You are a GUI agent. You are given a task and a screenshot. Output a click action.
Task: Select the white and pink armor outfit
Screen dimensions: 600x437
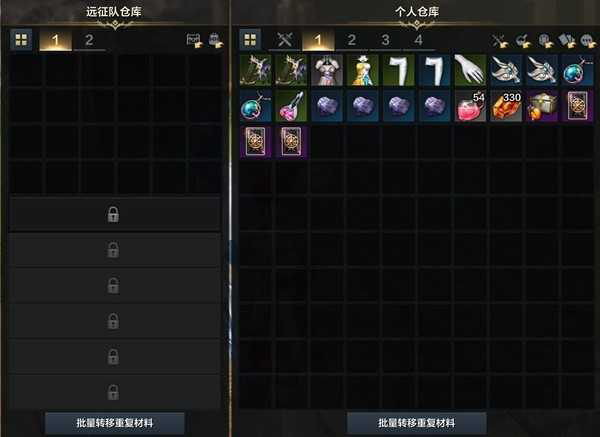(x=327, y=70)
